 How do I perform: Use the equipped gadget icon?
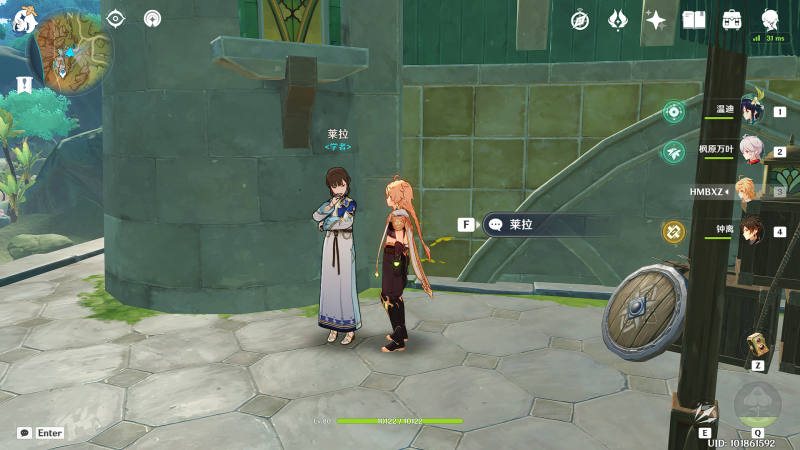click(x=758, y=345)
